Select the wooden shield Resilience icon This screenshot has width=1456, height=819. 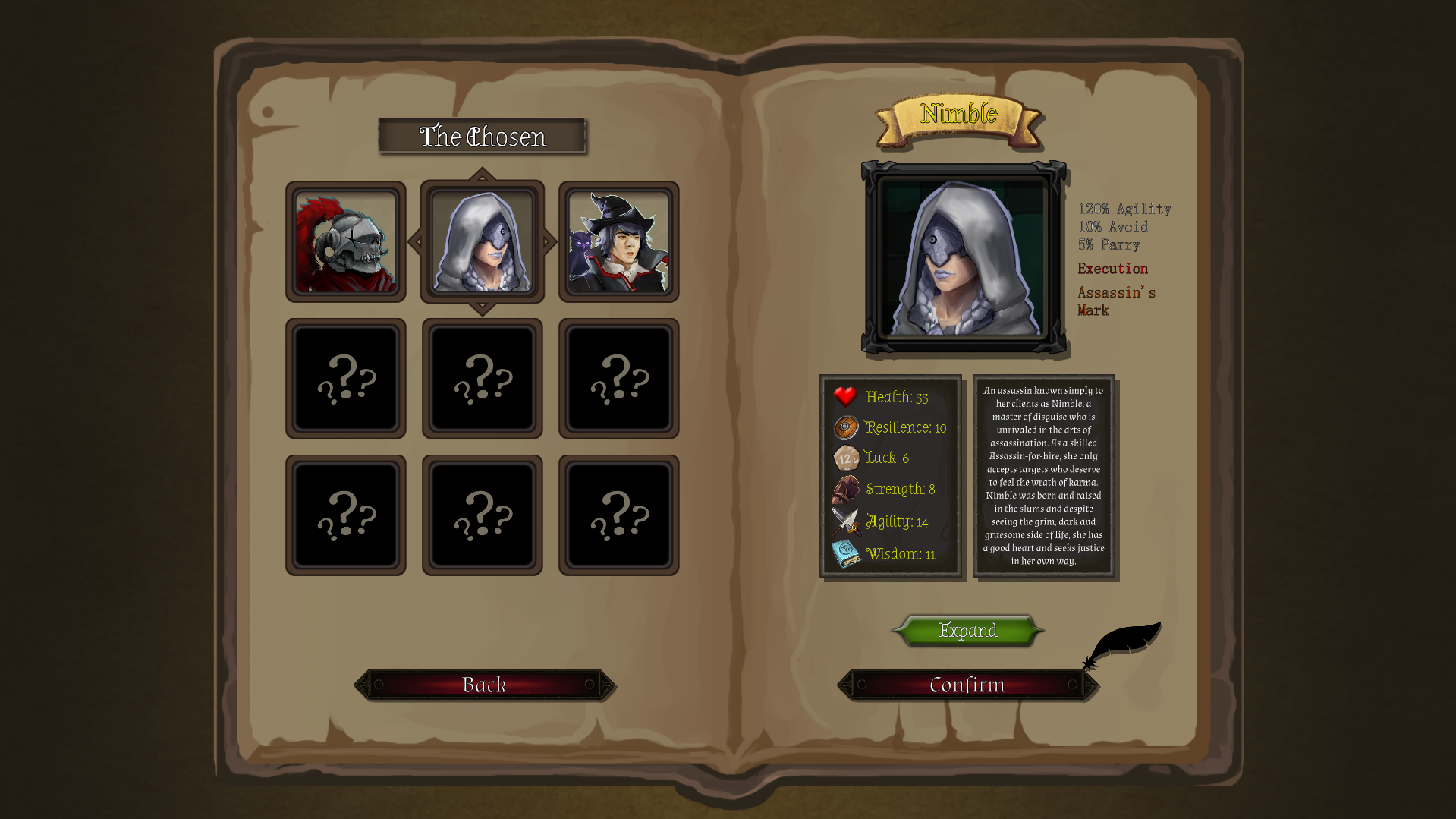[845, 427]
